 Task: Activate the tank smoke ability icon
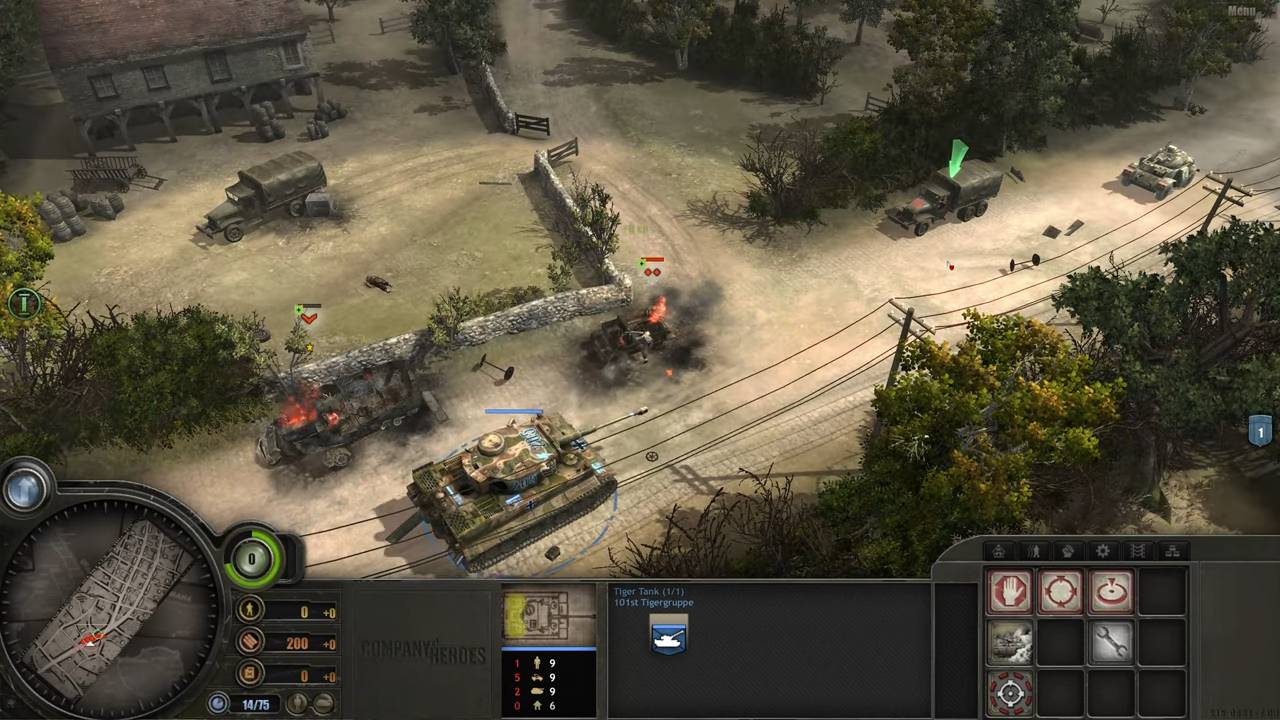[1009, 642]
